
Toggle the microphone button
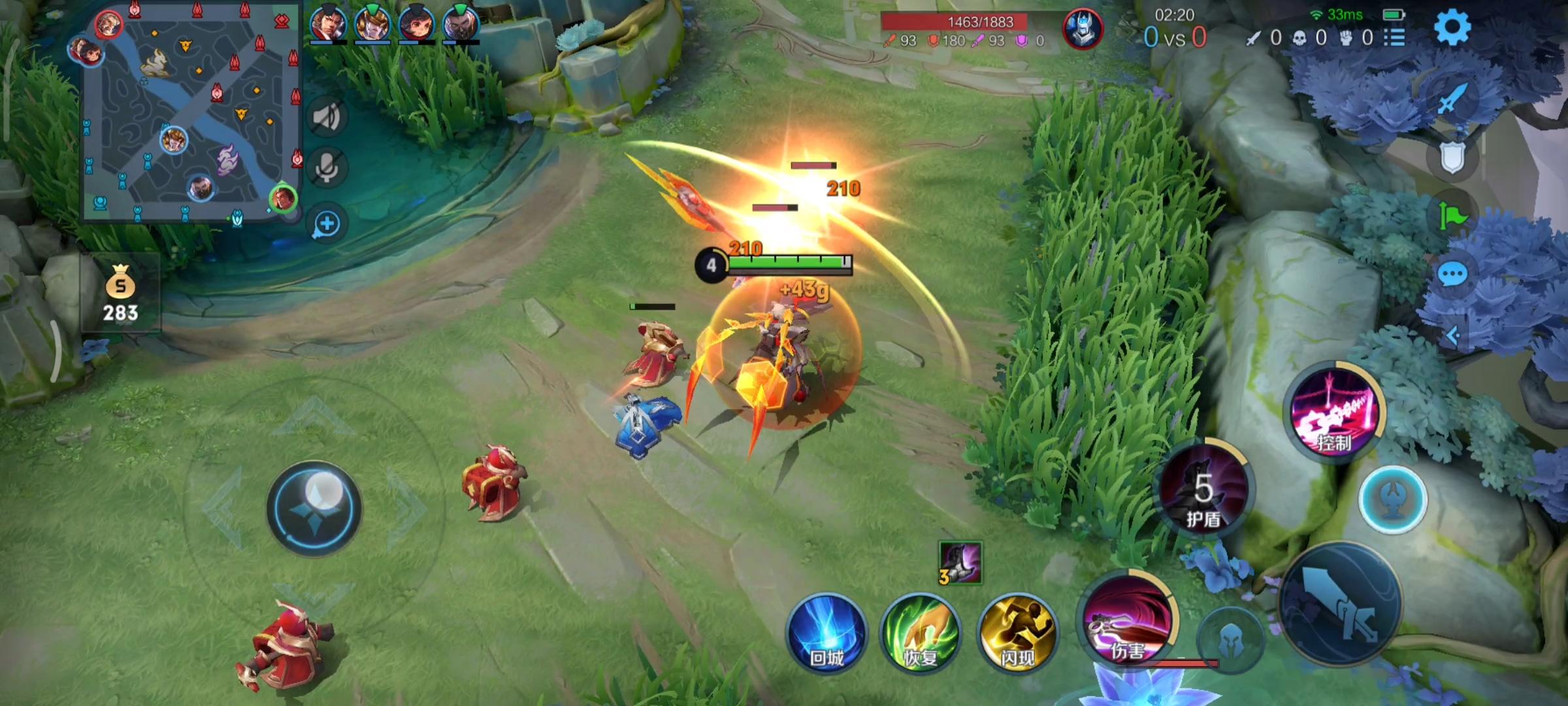tap(326, 169)
